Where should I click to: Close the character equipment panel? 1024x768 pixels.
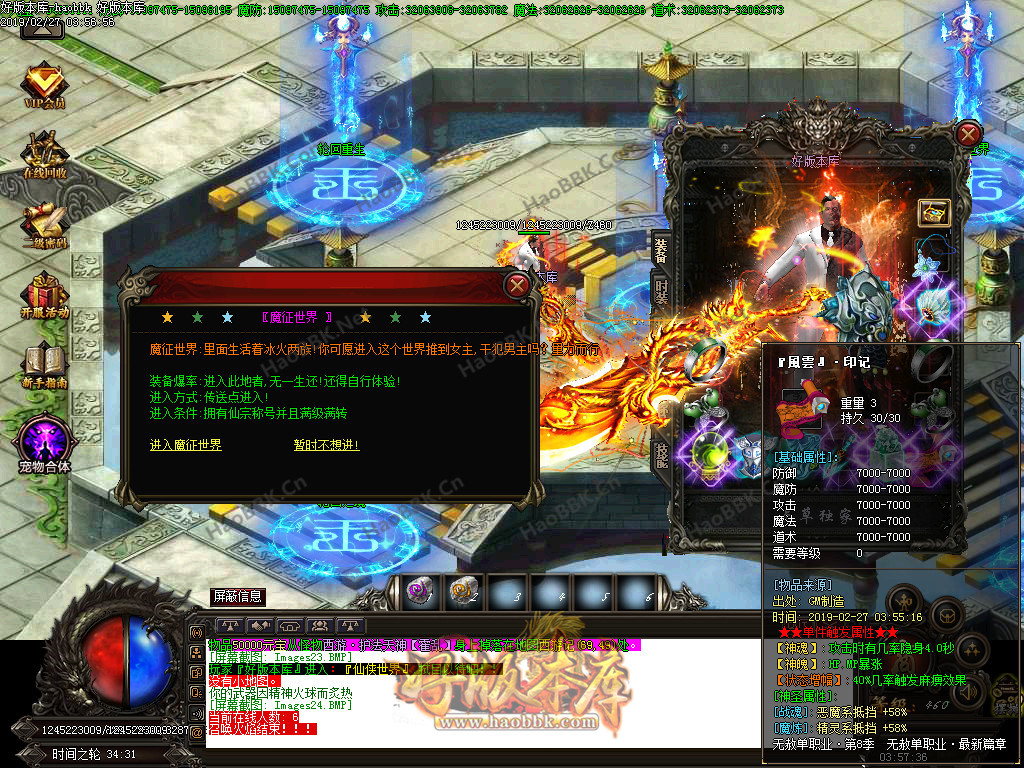pyautogui.click(x=968, y=133)
